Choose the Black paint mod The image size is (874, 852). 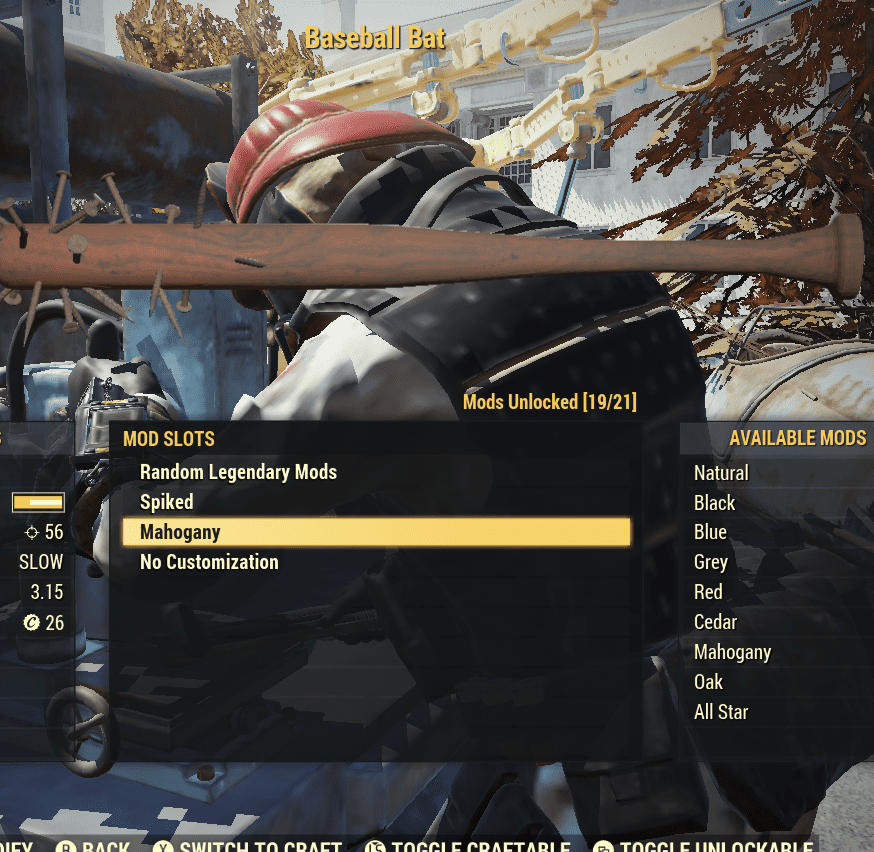714,503
